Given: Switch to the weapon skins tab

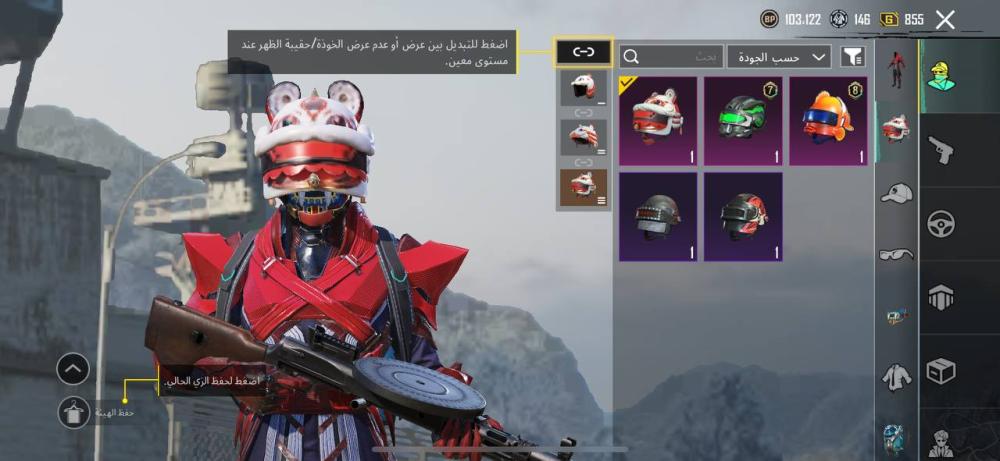Looking at the screenshot, I should pyautogui.click(x=941, y=150).
